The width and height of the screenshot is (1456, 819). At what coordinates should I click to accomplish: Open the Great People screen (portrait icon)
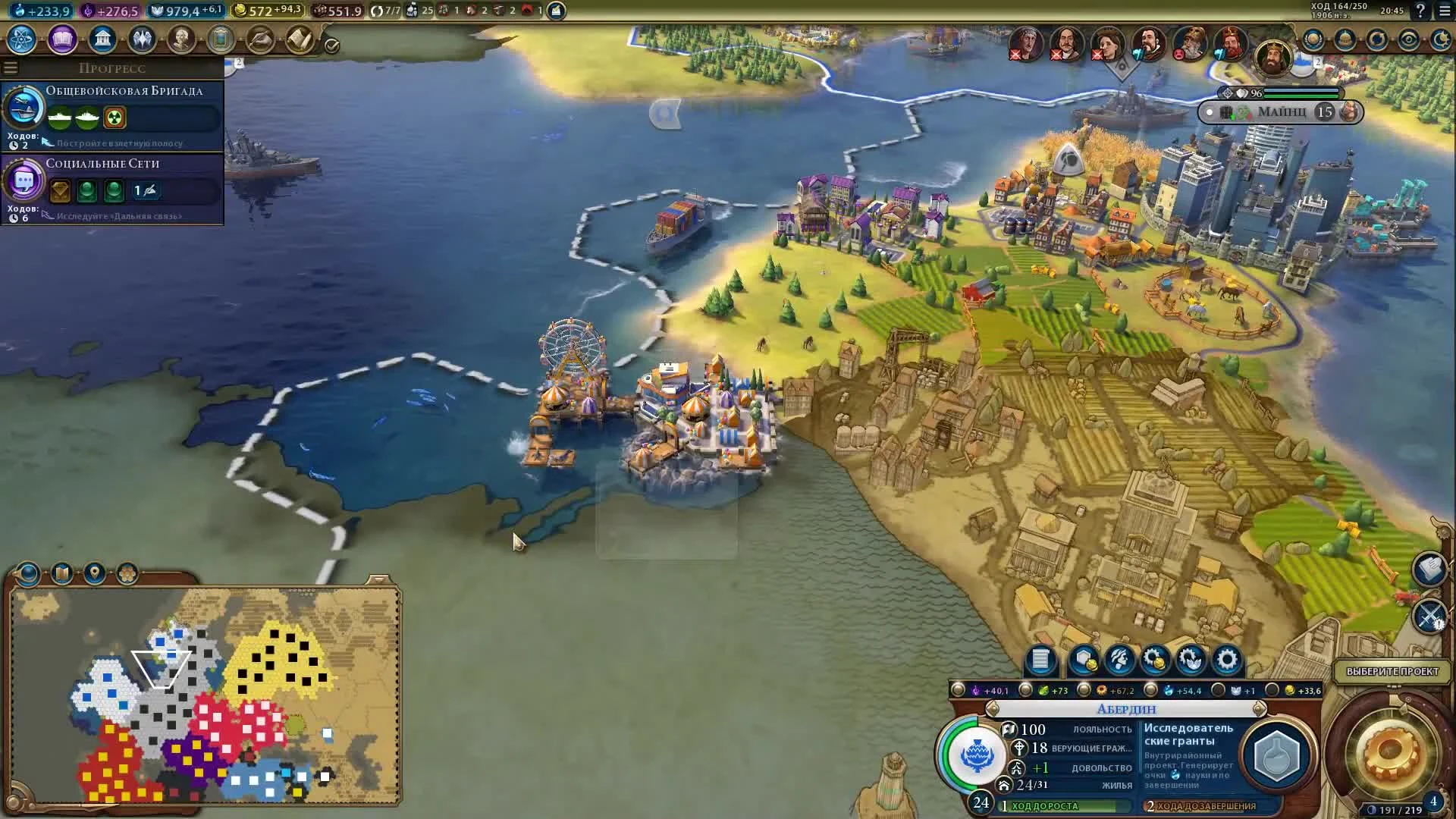(180, 39)
